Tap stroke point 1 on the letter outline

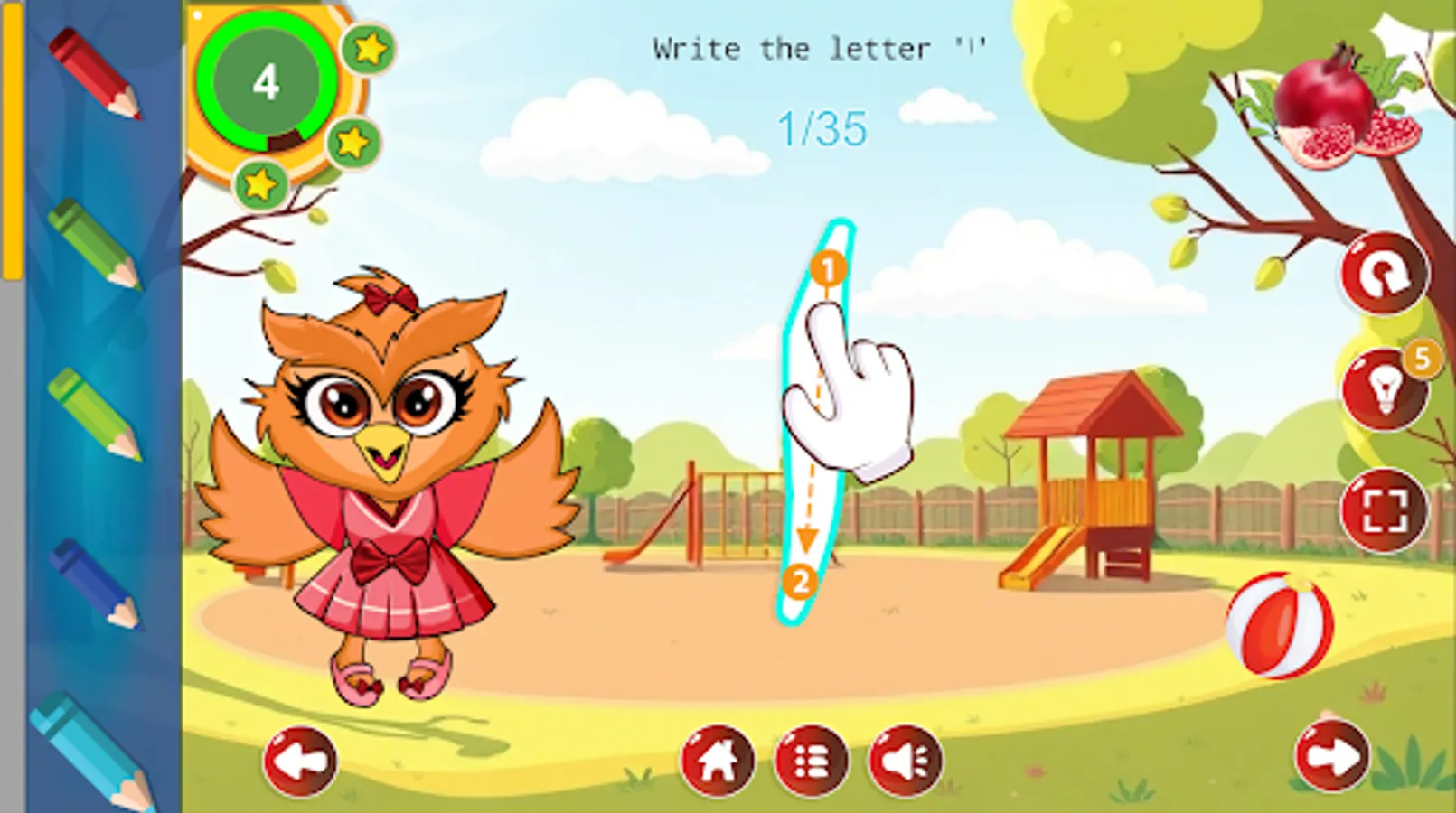tap(828, 268)
